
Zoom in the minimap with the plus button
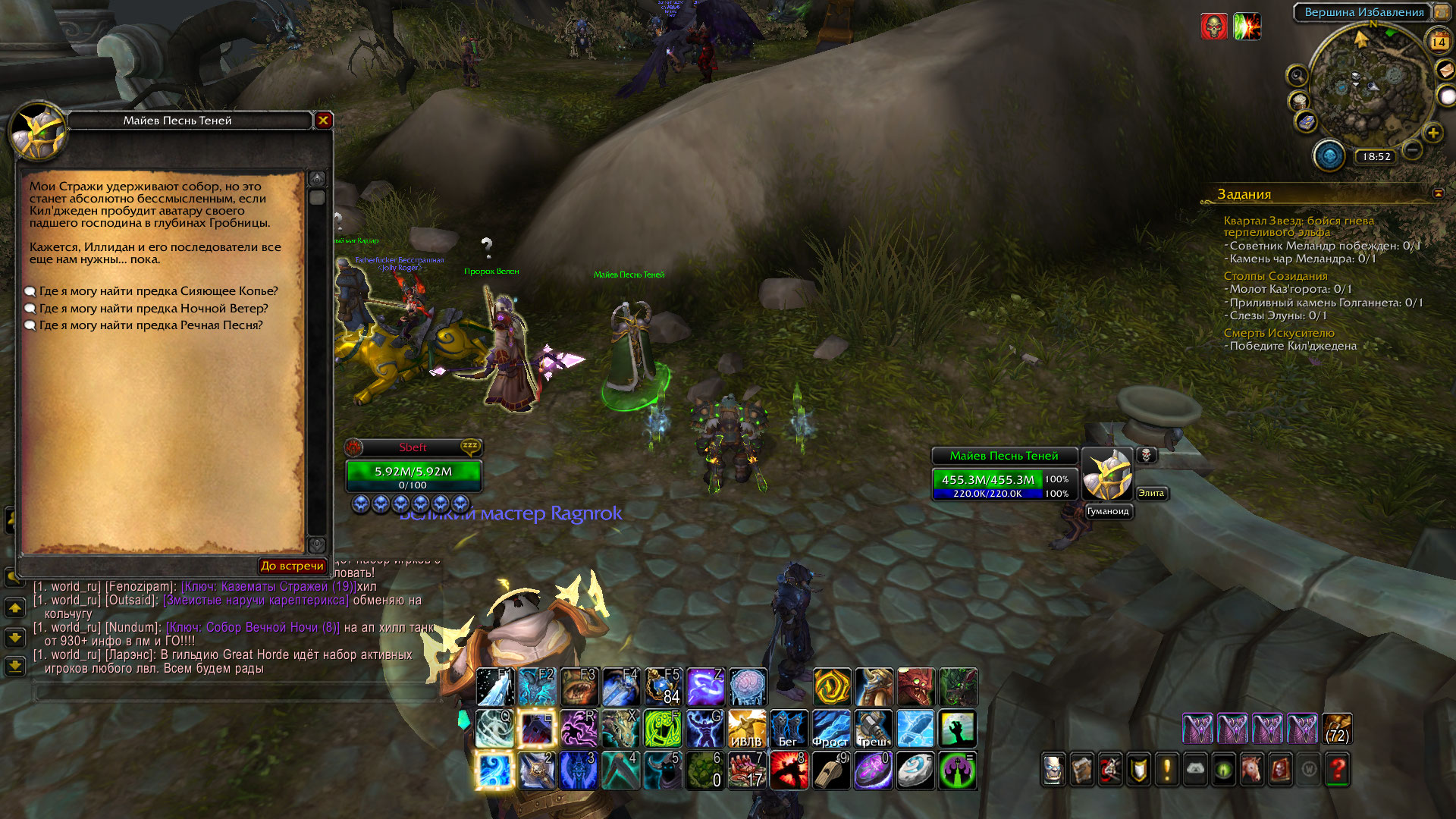click(1432, 133)
